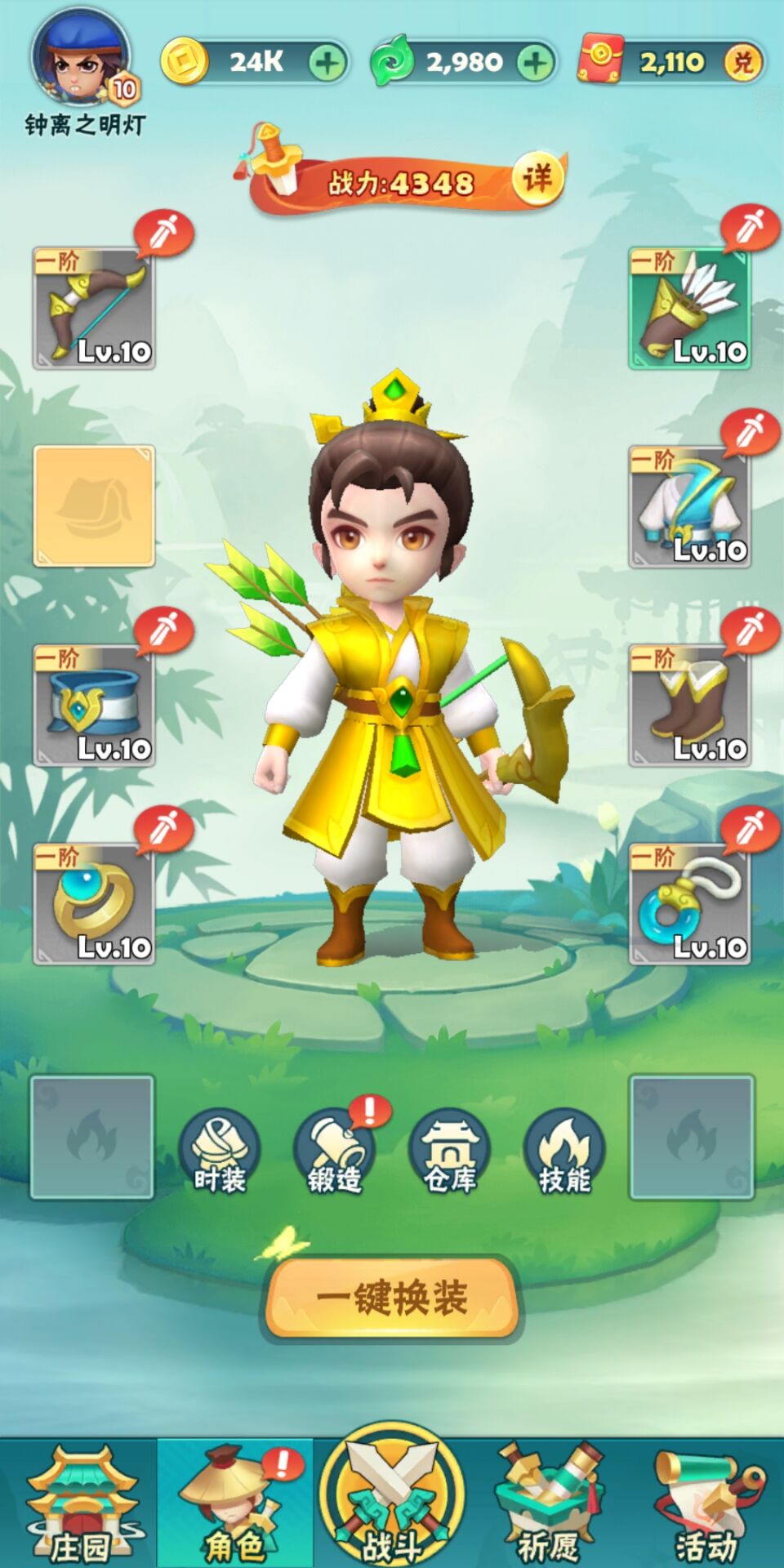Select the belt equipment slot
The height and width of the screenshot is (1568, 784).
(x=94, y=706)
